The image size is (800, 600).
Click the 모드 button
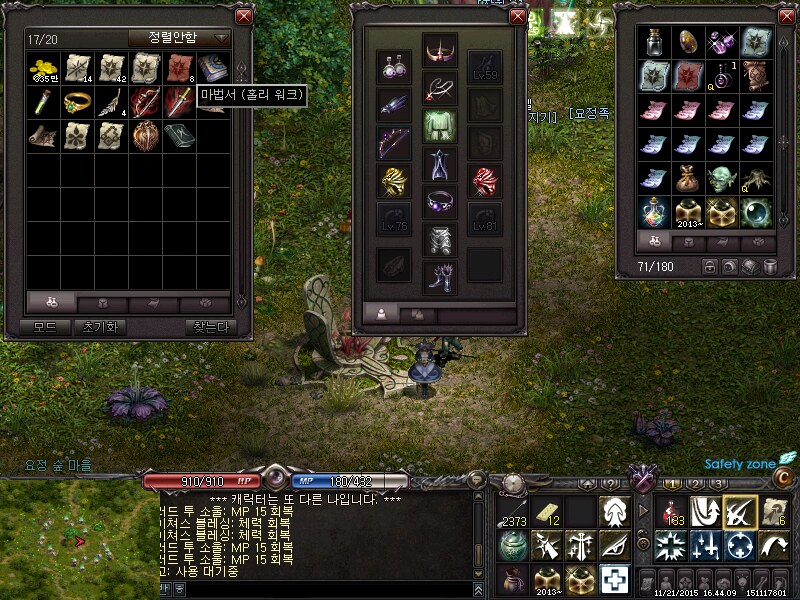45,327
